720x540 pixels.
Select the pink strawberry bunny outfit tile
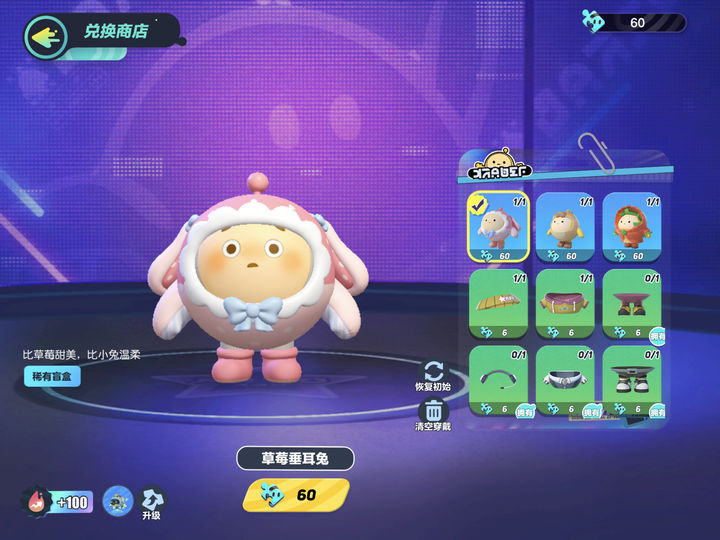point(498,228)
